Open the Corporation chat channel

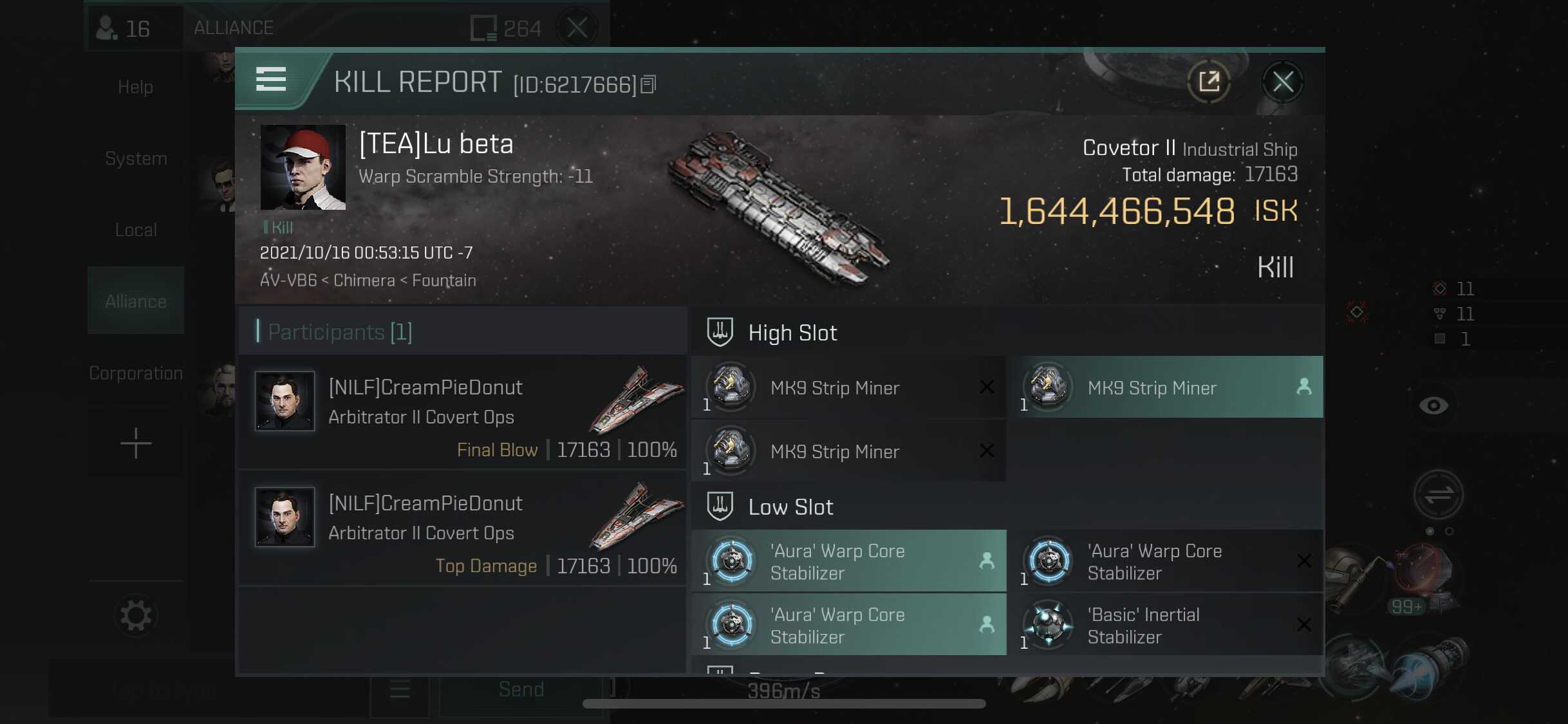pos(135,373)
